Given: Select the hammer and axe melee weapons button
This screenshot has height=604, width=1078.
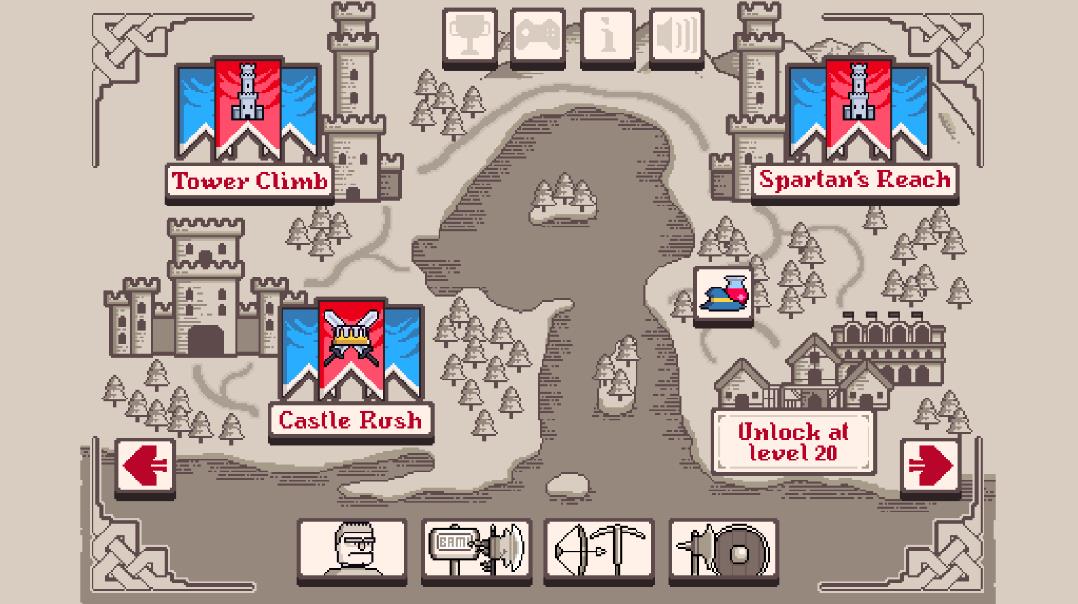Looking at the screenshot, I should click(x=476, y=549).
